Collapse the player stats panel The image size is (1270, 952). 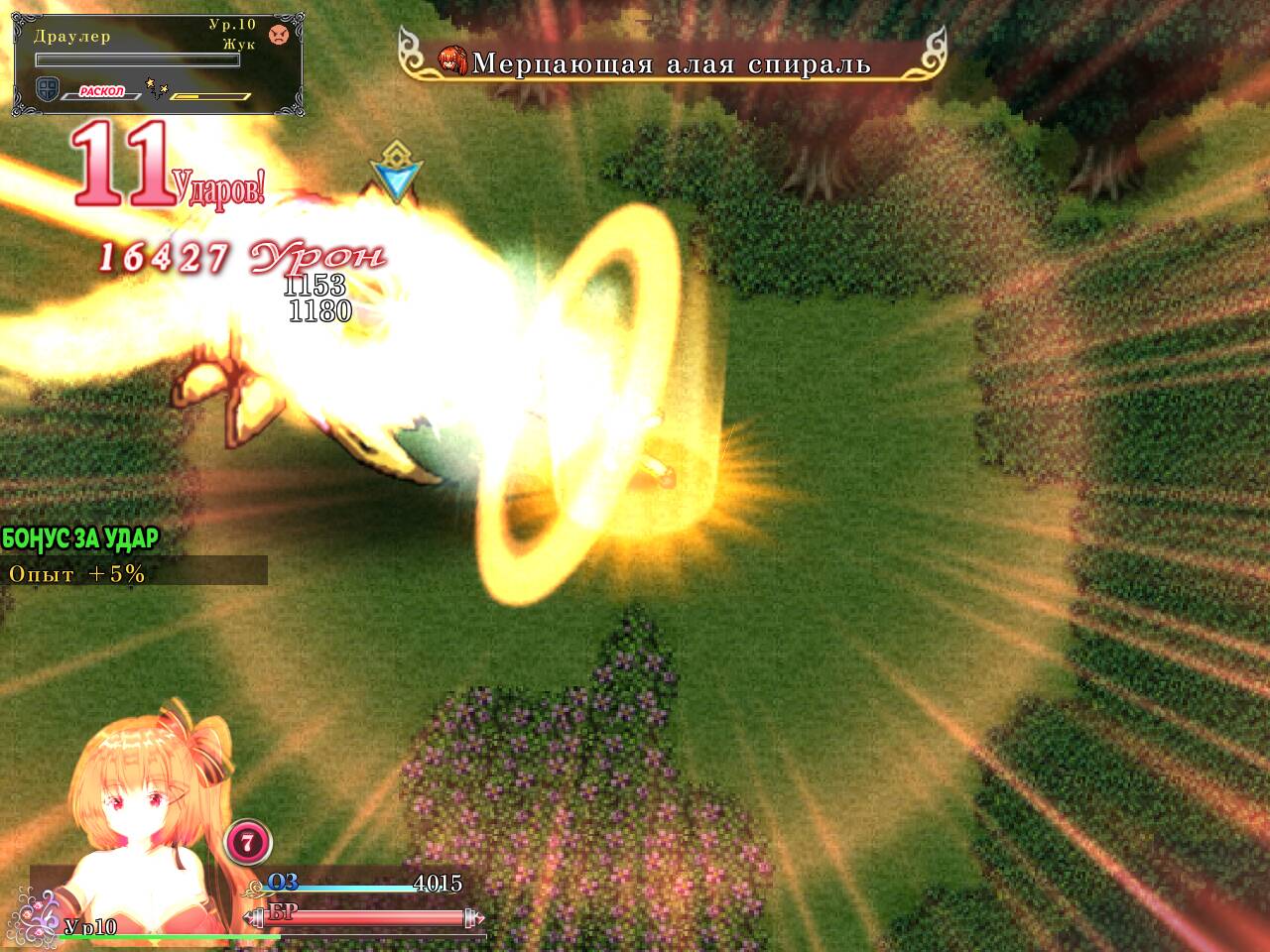[258, 902]
